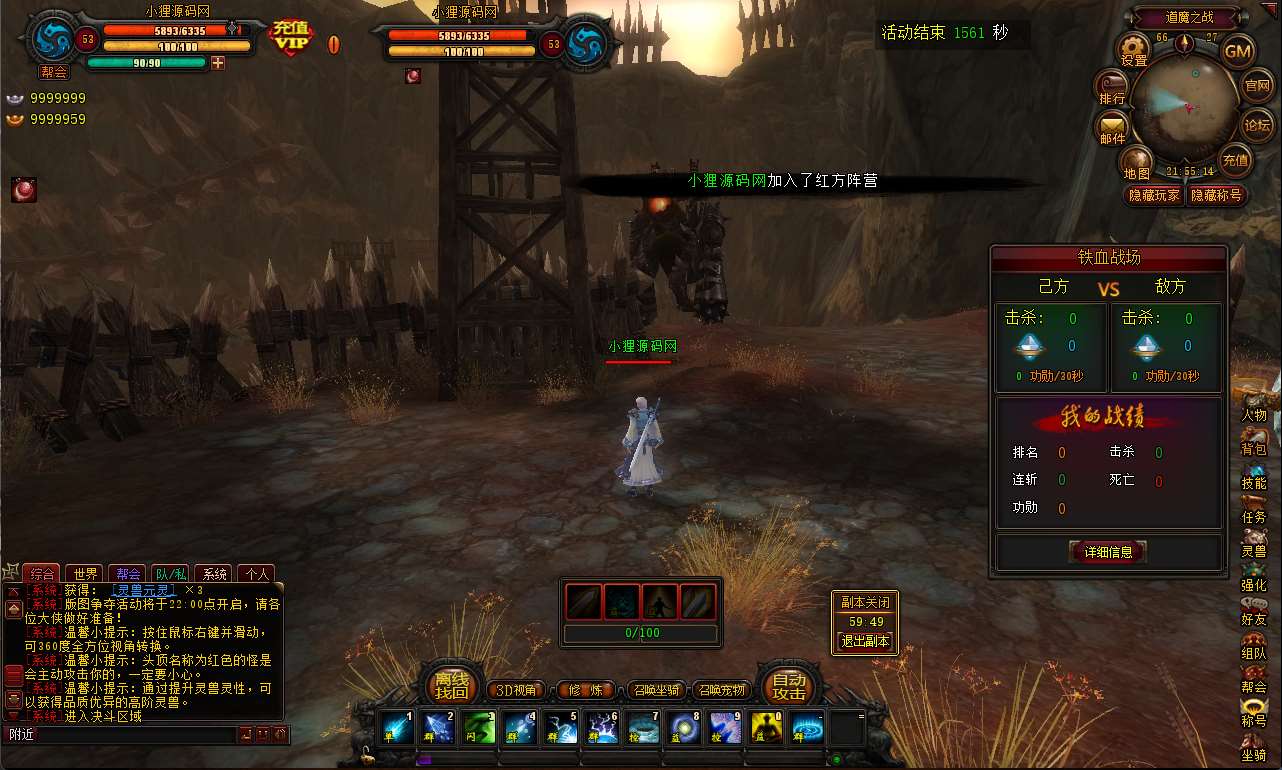Open the 设置 settings gear
Viewport: 1282px width, 770px height.
pyautogui.click(x=1133, y=48)
